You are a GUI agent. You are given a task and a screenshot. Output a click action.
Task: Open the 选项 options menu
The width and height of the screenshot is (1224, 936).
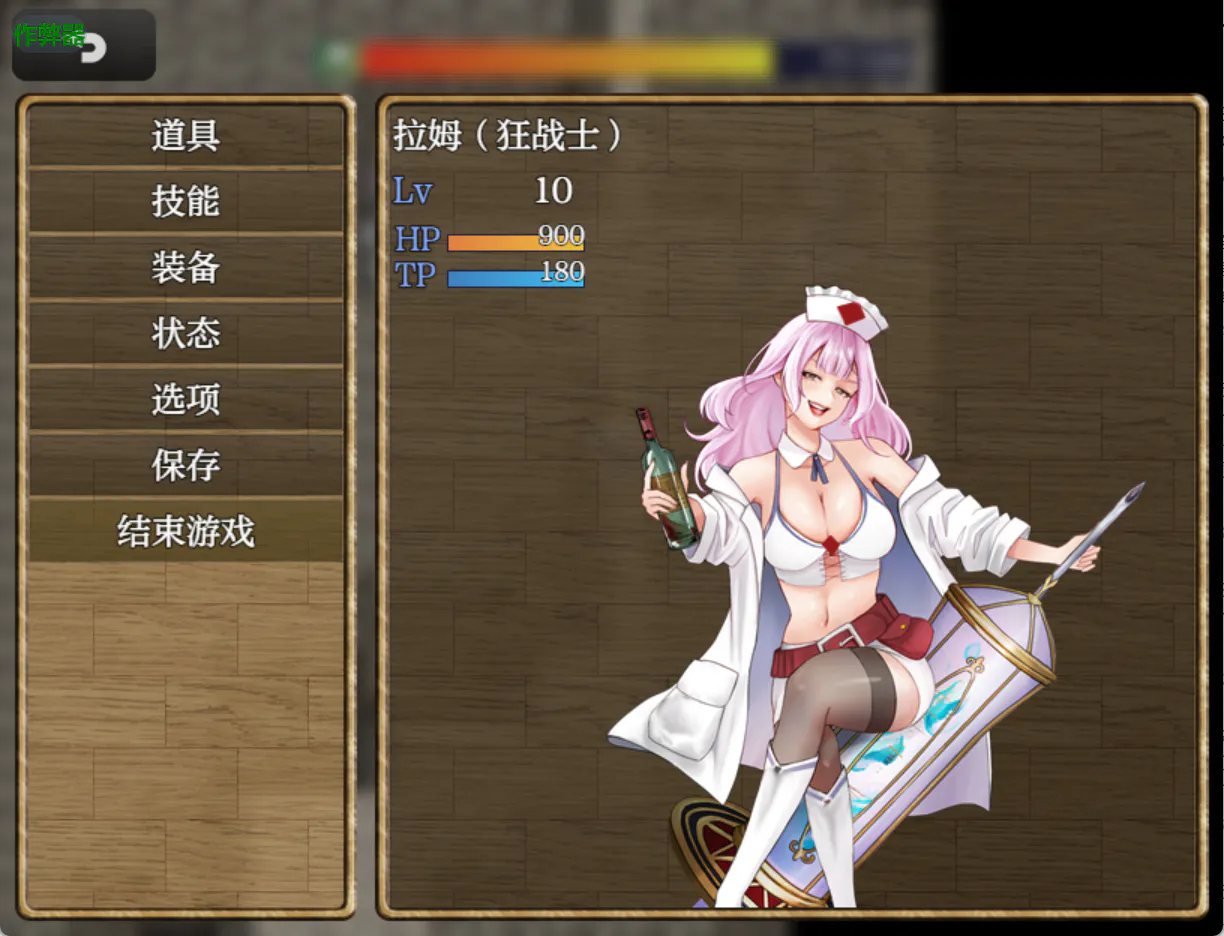[x=186, y=400]
